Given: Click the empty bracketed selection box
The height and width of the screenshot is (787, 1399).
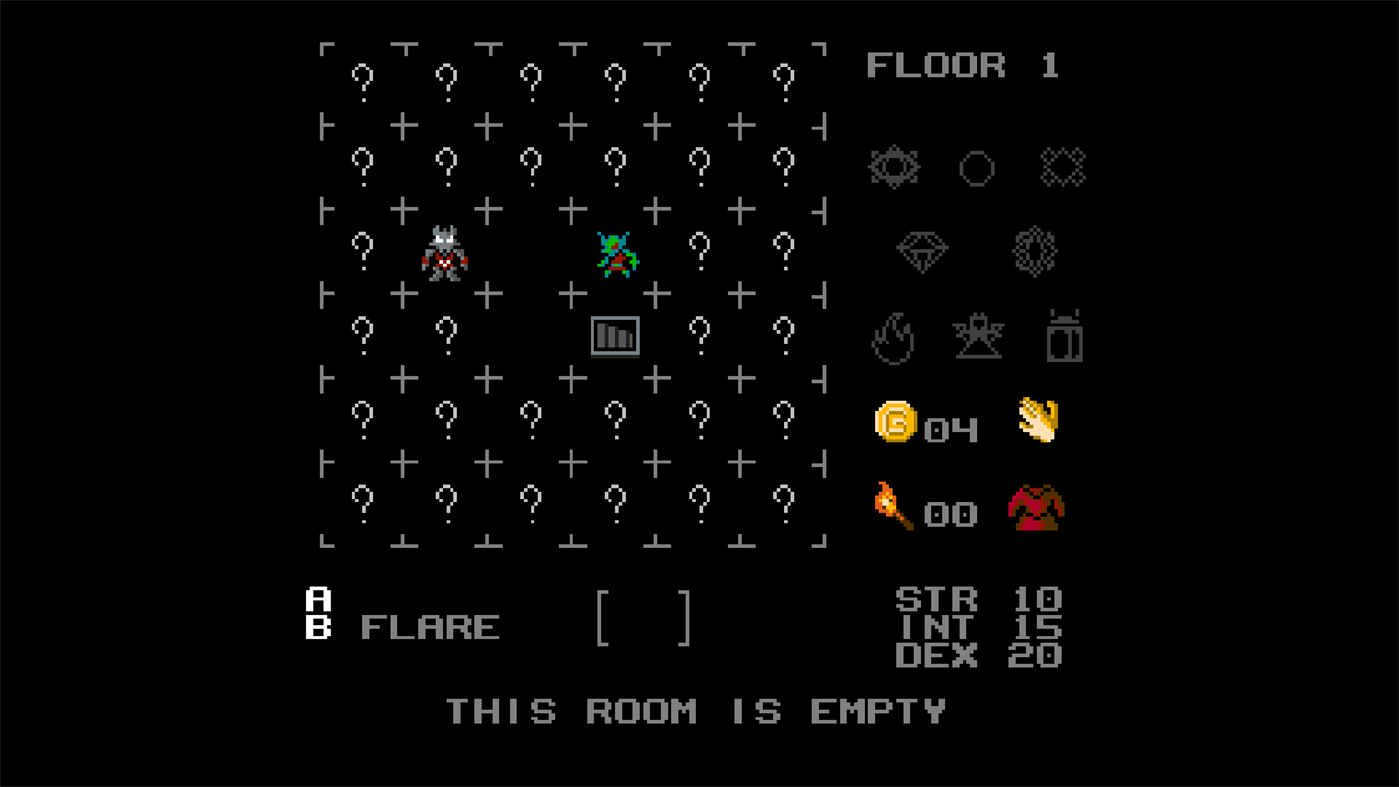Looking at the screenshot, I should pyautogui.click(x=644, y=616).
